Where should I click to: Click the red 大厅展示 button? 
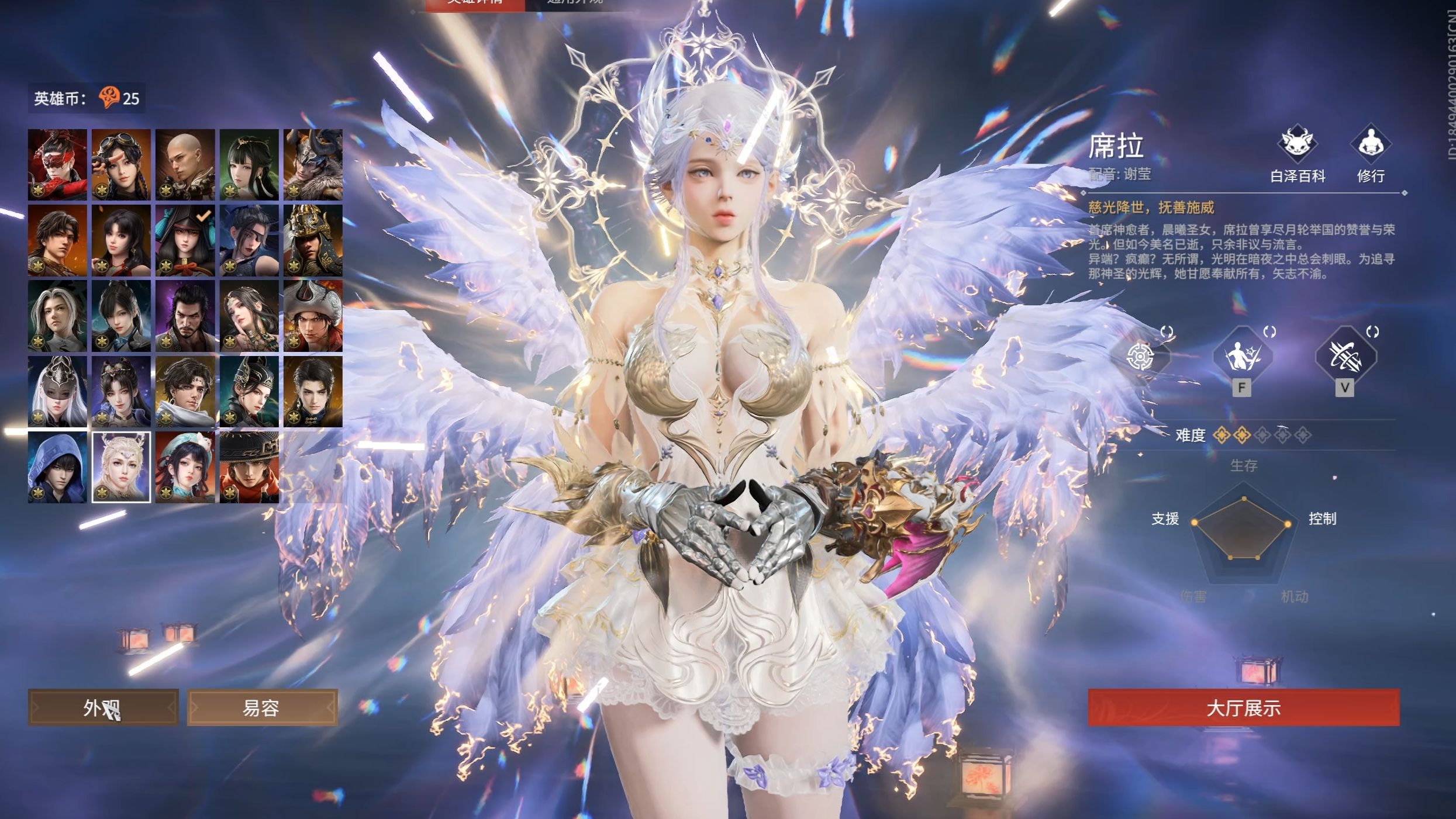(x=1243, y=708)
